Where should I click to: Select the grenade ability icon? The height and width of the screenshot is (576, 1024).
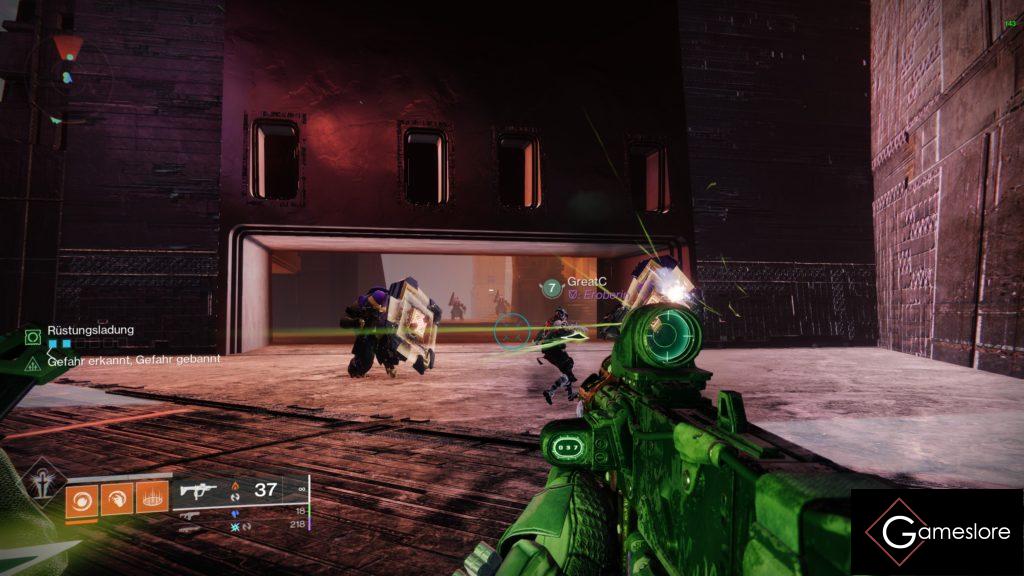(82, 498)
